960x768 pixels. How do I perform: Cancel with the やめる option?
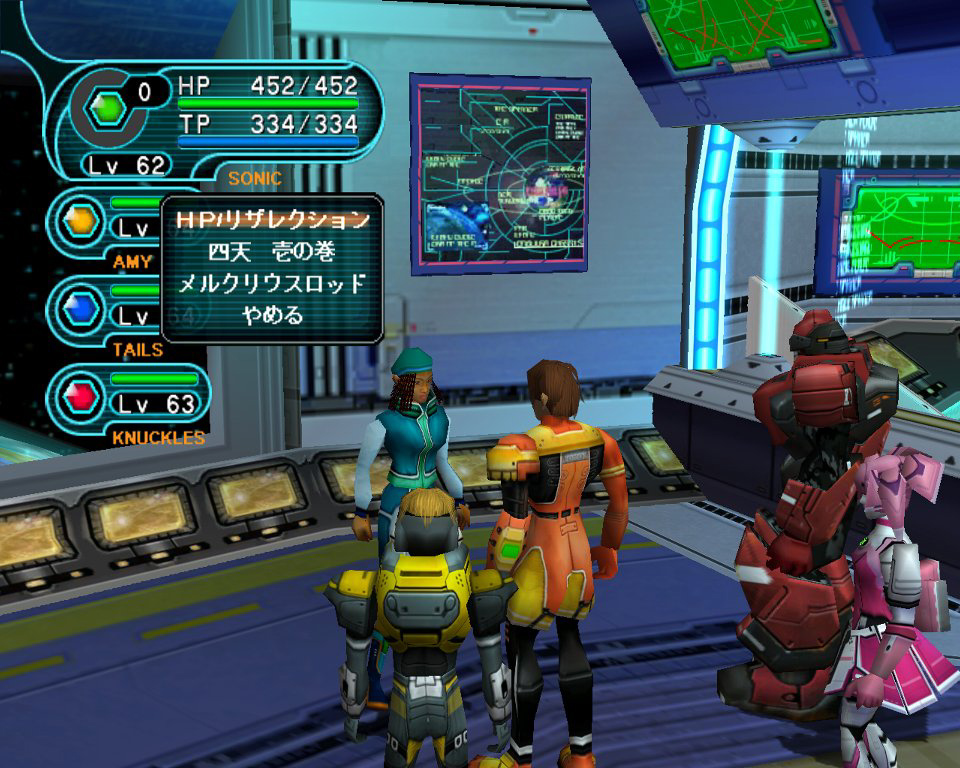tap(272, 316)
